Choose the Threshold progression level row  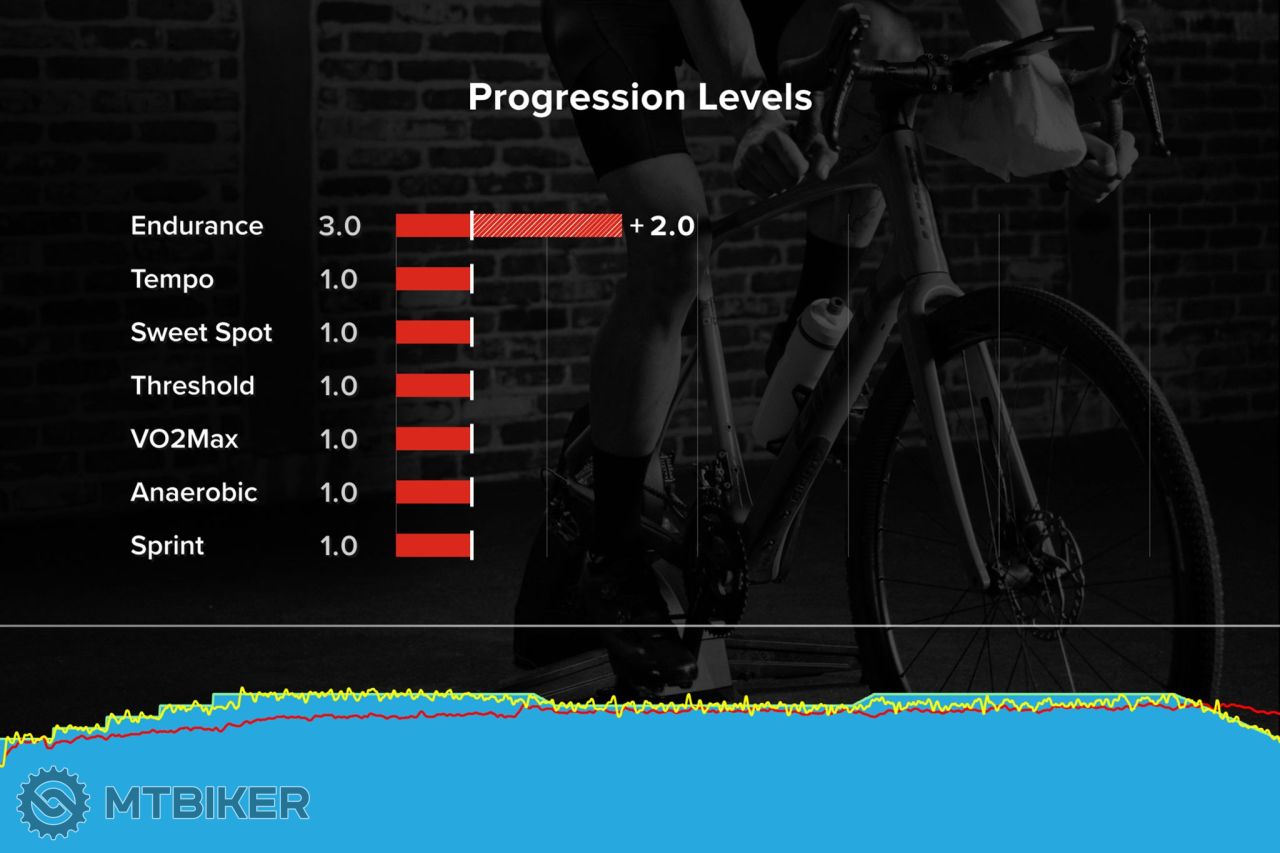click(x=192, y=386)
